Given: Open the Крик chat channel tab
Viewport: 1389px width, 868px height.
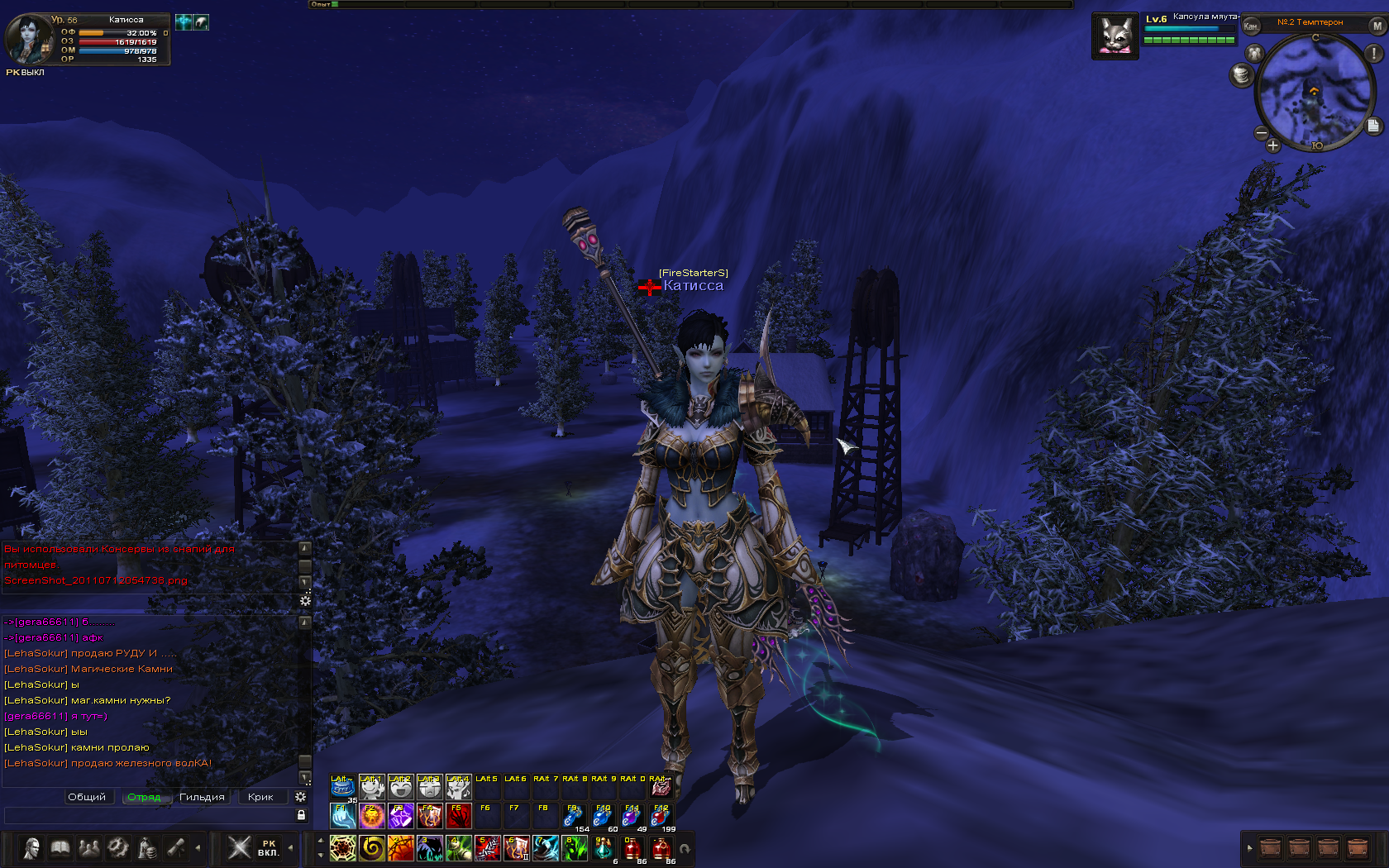Looking at the screenshot, I should (x=260, y=797).
